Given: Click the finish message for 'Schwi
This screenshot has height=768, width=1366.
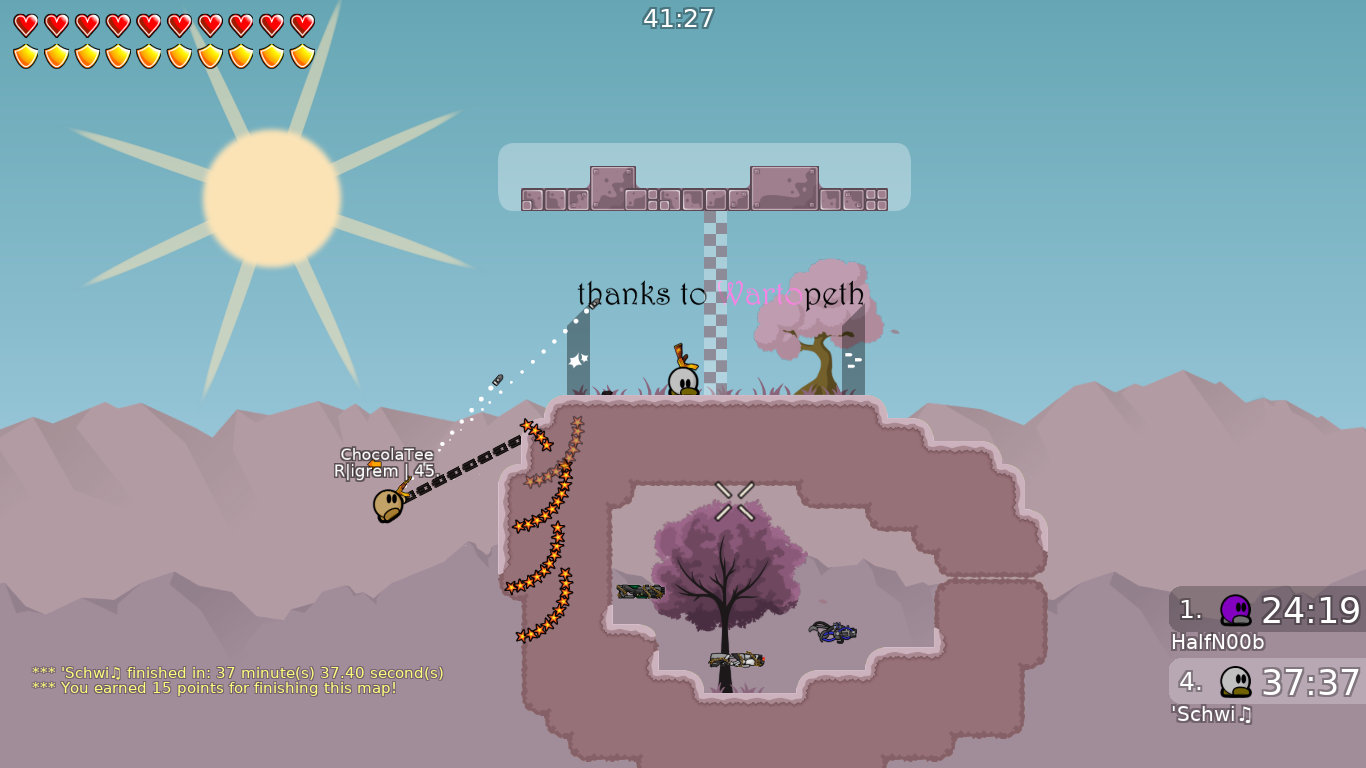Looking at the screenshot, I should [x=238, y=673].
